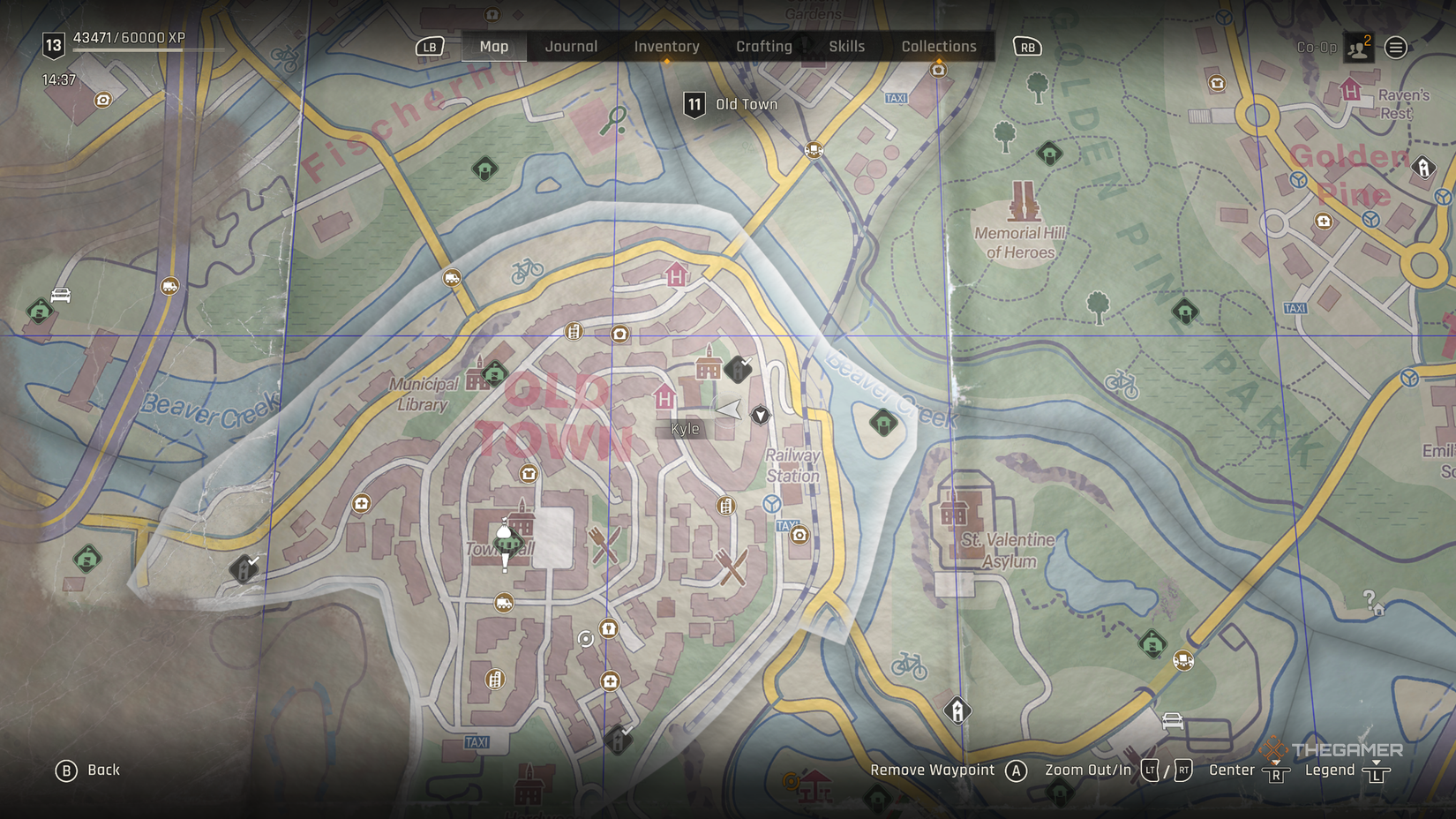This screenshot has height=819, width=1456.
Task: Select the Map tab
Action: pos(494,47)
